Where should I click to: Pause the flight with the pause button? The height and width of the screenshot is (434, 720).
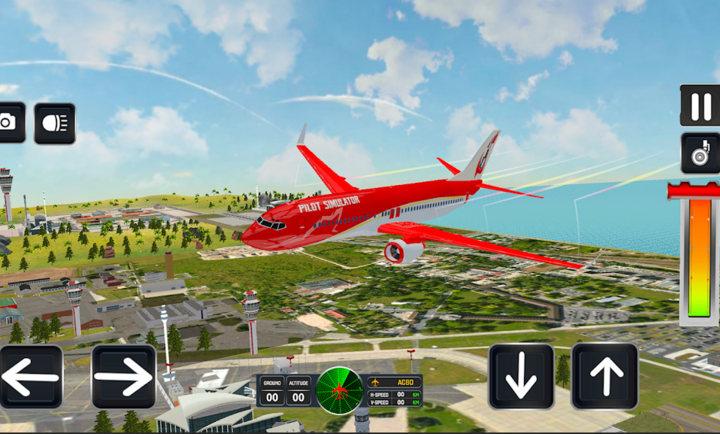click(x=700, y=106)
